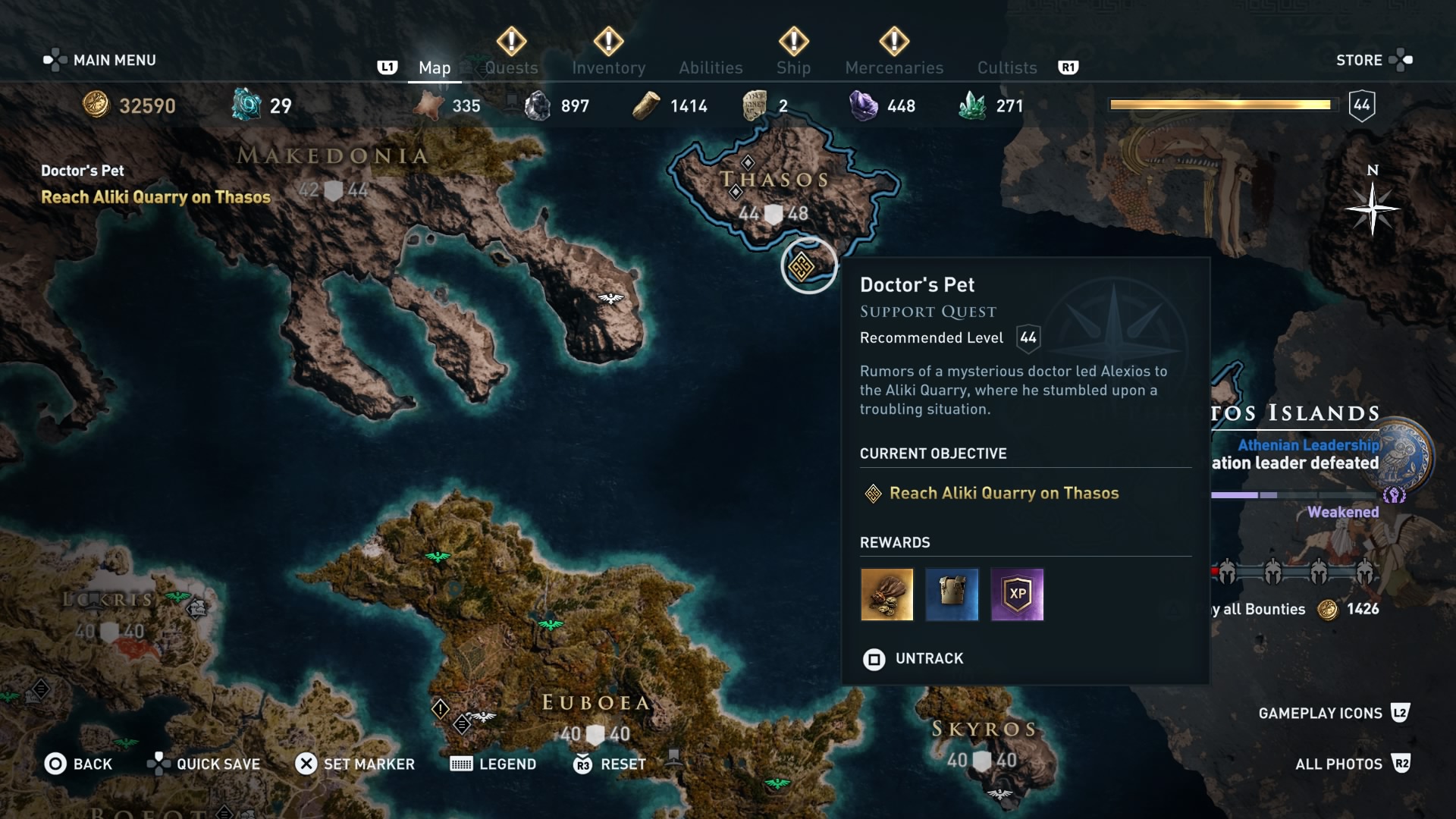Click the Reach Aliki Quarry objective text
The image size is (1456, 819).
(x=1004, y=493)
